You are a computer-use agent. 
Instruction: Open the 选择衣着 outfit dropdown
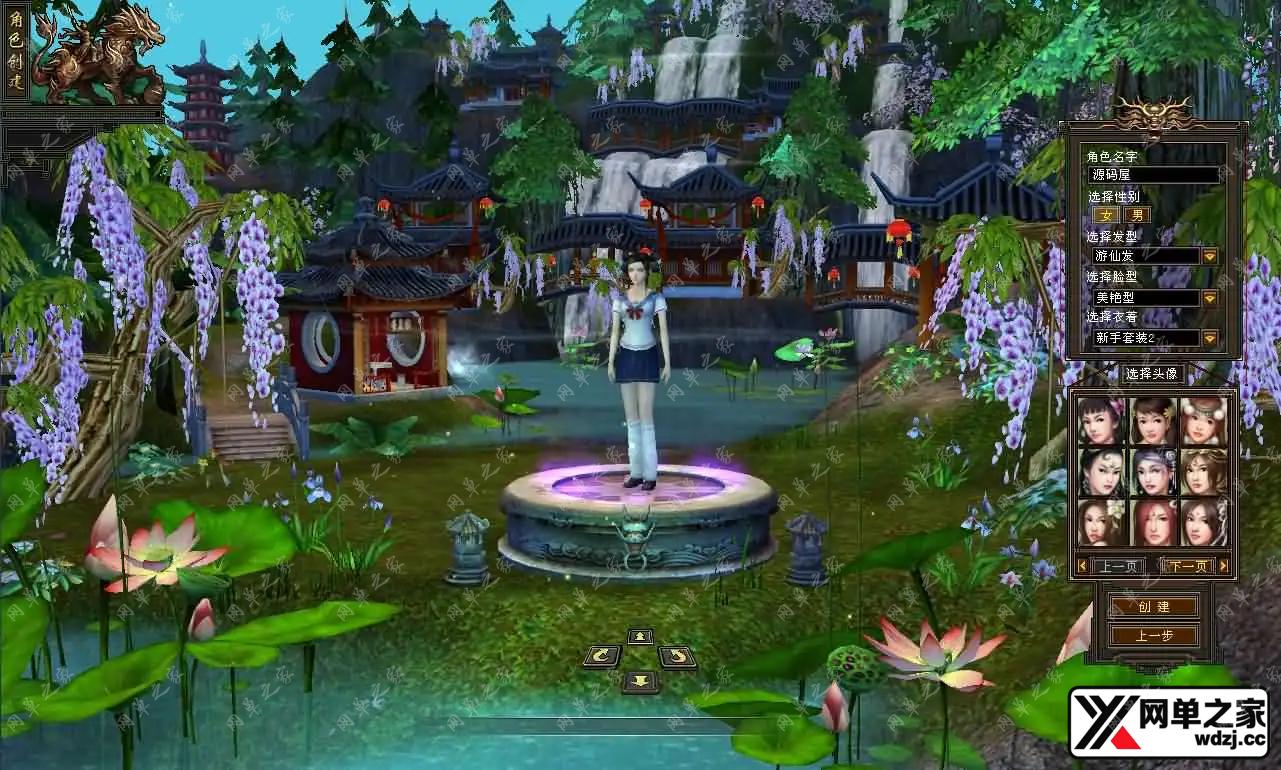click(1209, 338)
